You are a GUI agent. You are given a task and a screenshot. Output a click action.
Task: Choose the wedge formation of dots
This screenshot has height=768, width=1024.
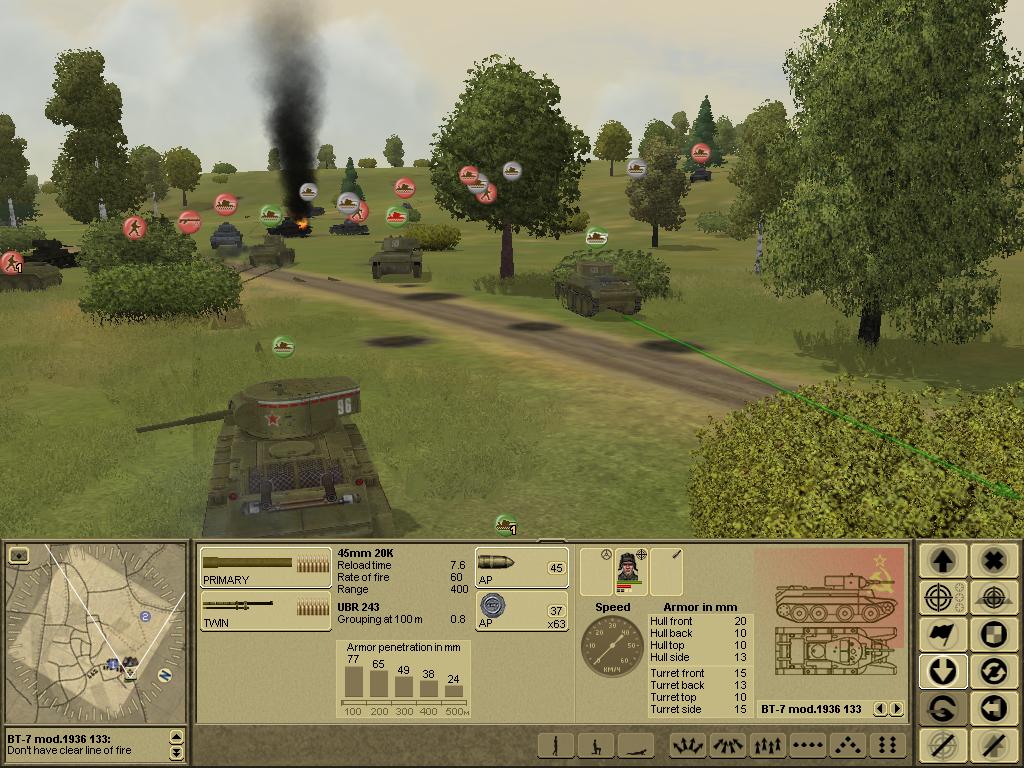[x=846, y=746]
